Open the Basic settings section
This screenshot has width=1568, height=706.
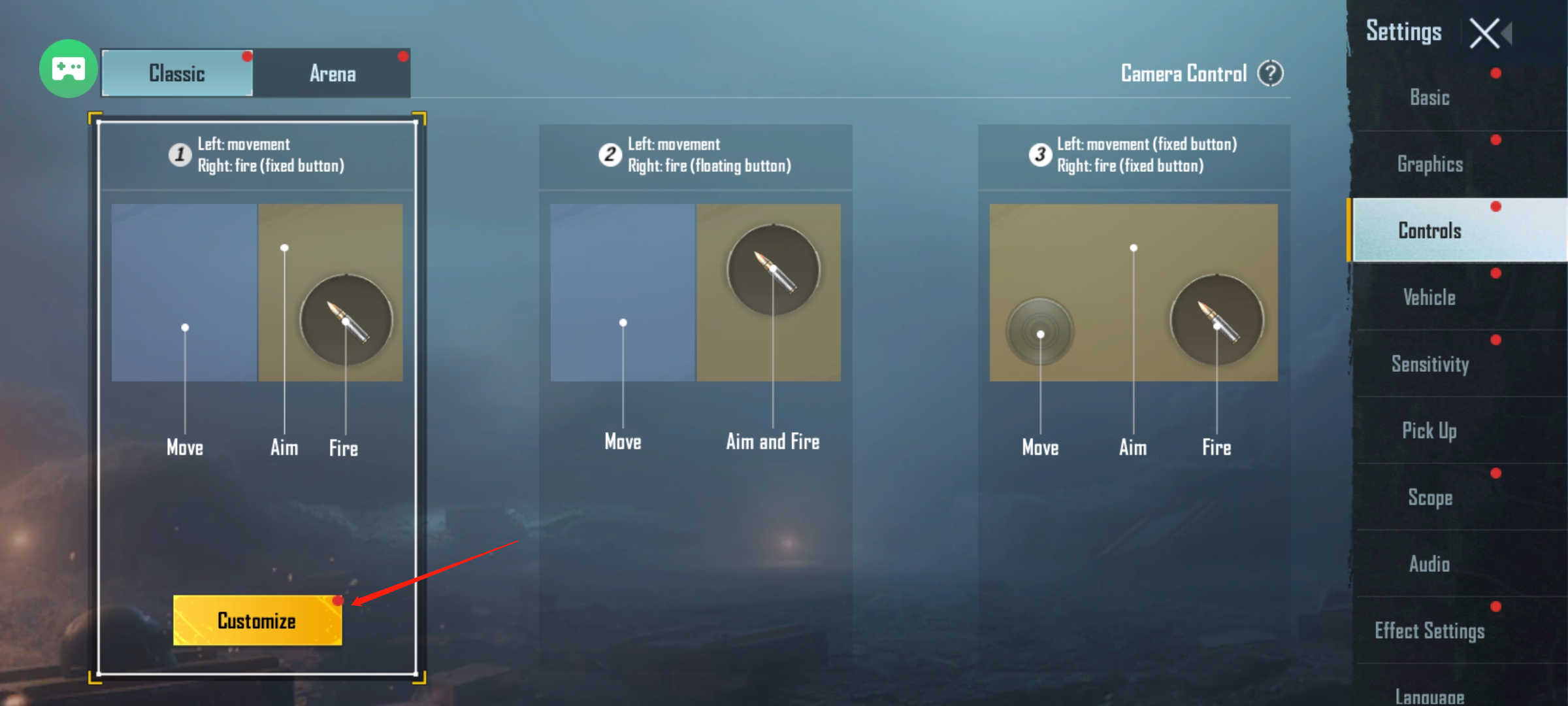point(1429,98)
